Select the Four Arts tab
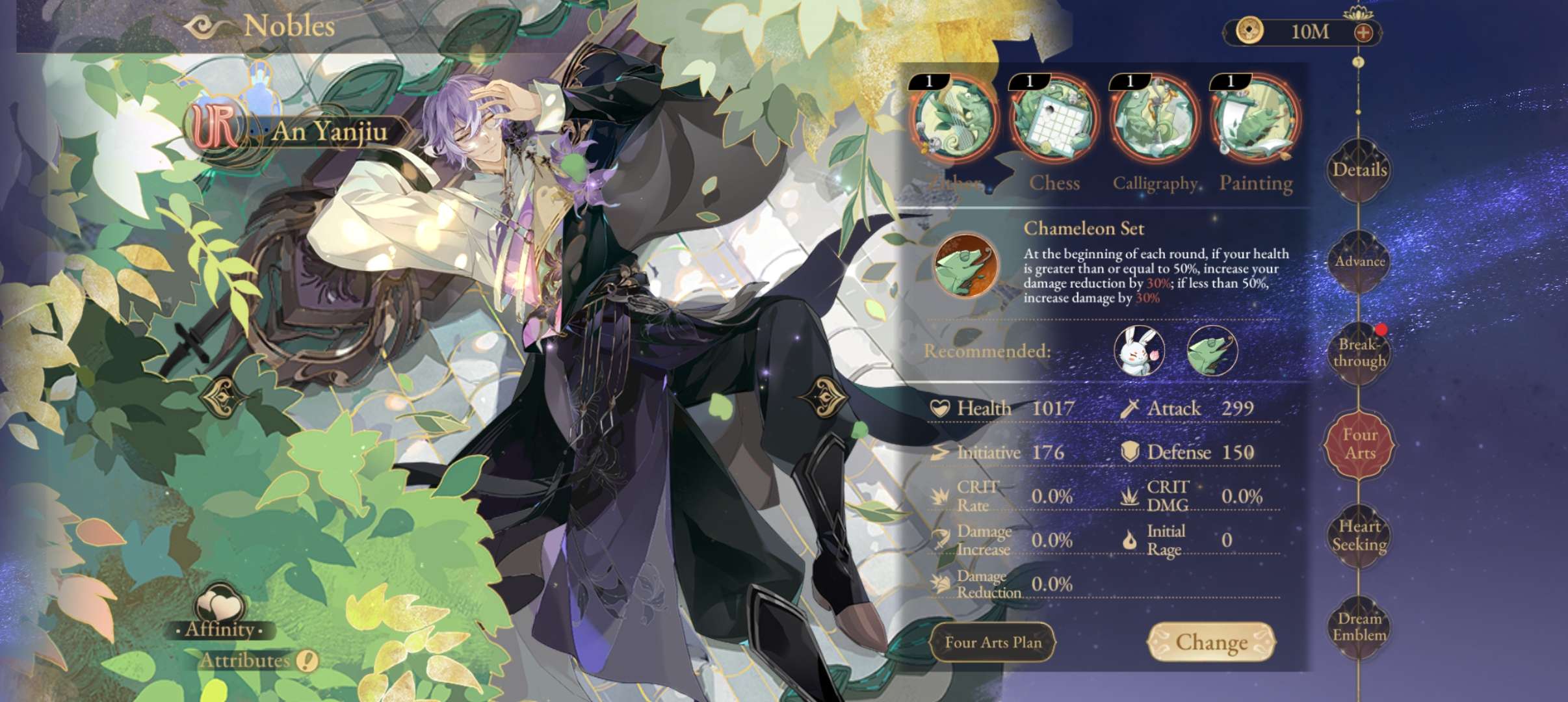The image size is (1568, 702). [x=1359, y=444]
